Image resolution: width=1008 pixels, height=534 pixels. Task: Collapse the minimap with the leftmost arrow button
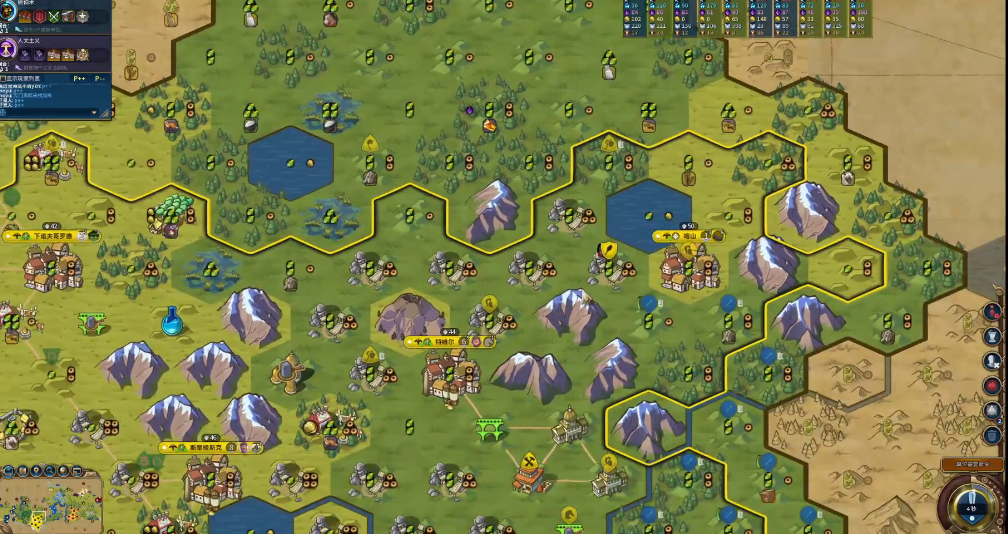click(x=7, y=470)
